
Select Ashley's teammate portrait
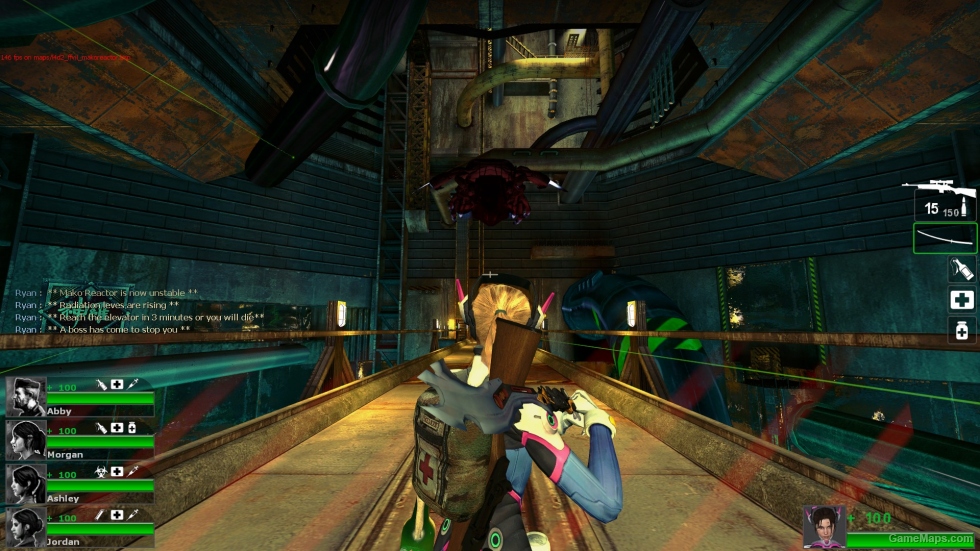click(26, 484)
